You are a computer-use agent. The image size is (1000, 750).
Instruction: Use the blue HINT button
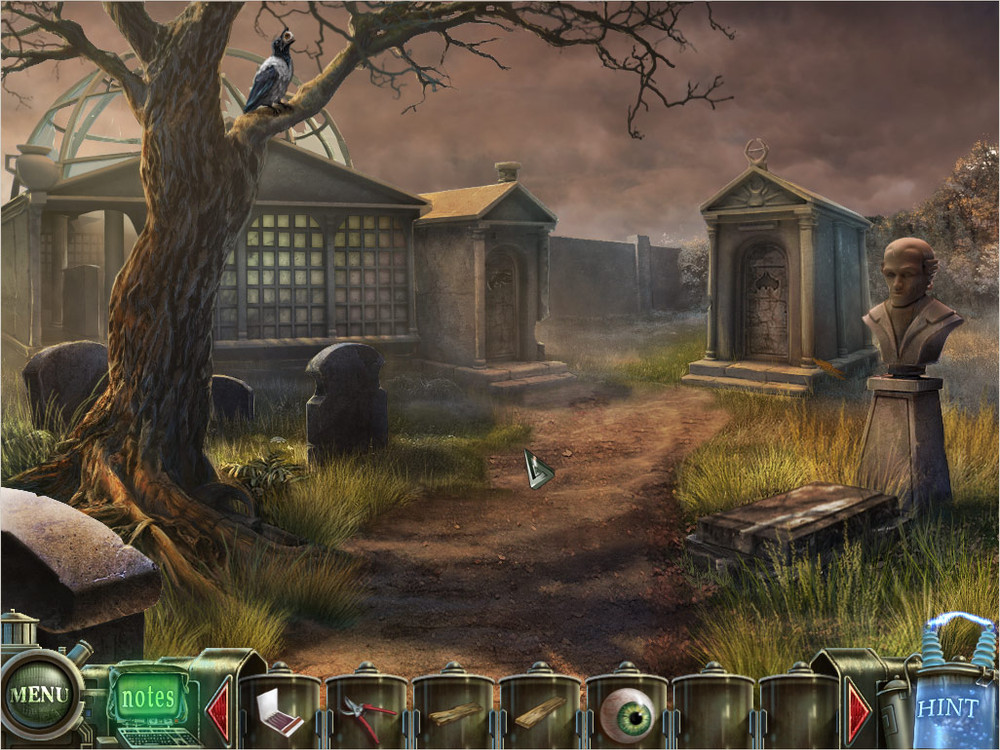(947, 707)
